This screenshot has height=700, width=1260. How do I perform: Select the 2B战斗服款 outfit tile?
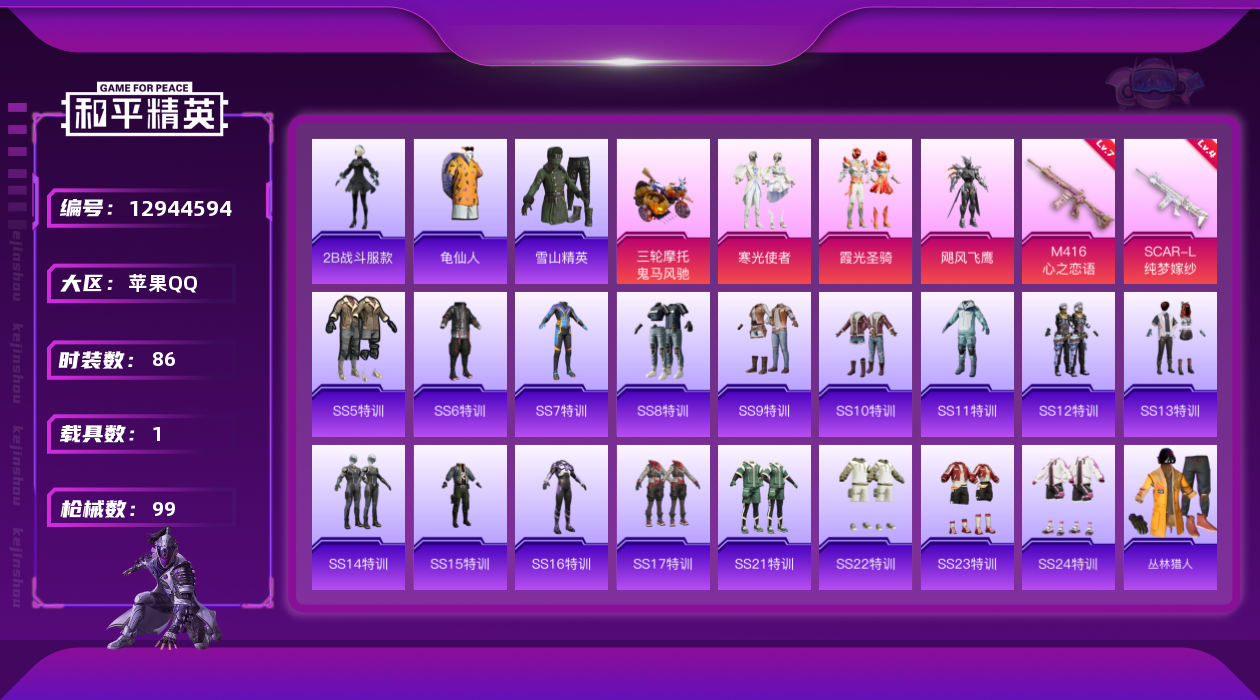point(358,210)
